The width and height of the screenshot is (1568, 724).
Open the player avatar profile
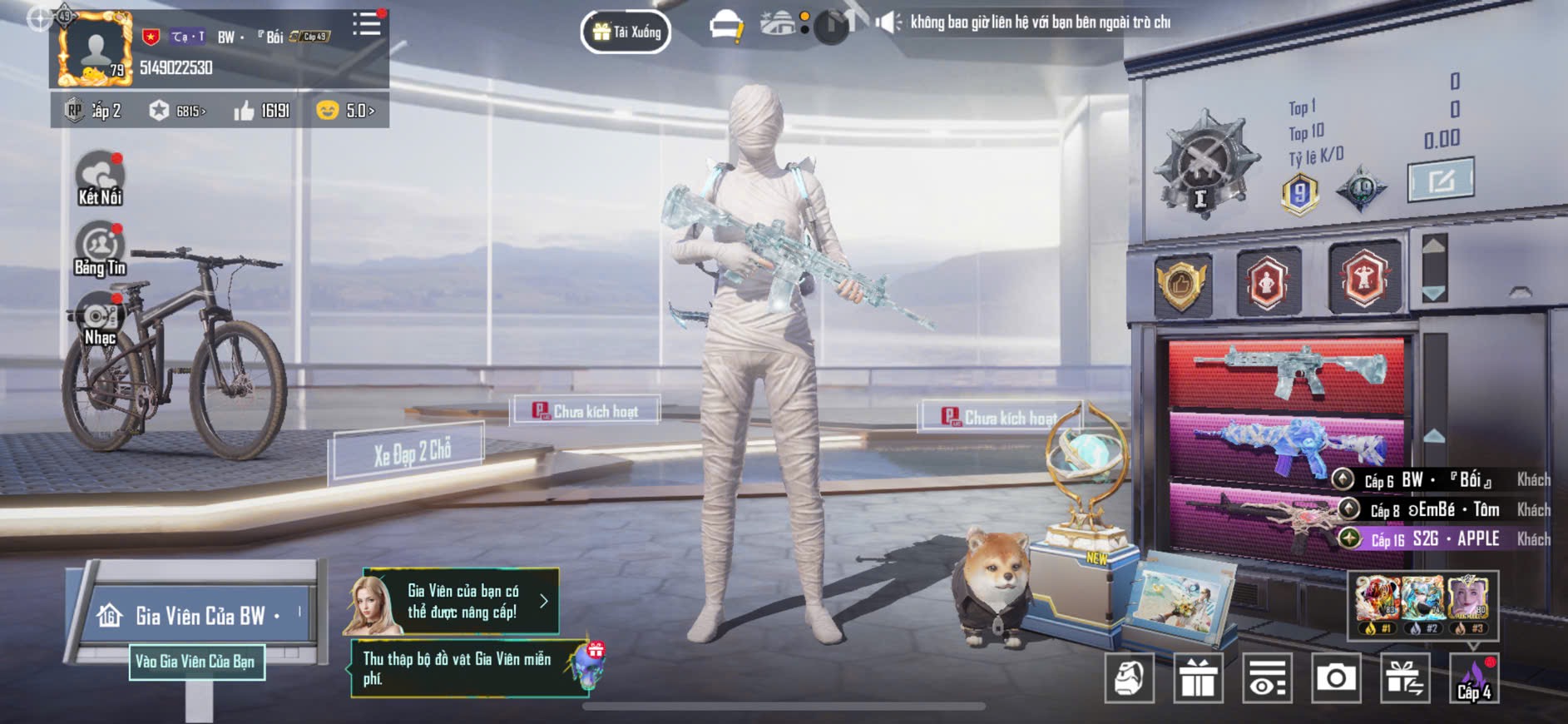coord(94,50)
